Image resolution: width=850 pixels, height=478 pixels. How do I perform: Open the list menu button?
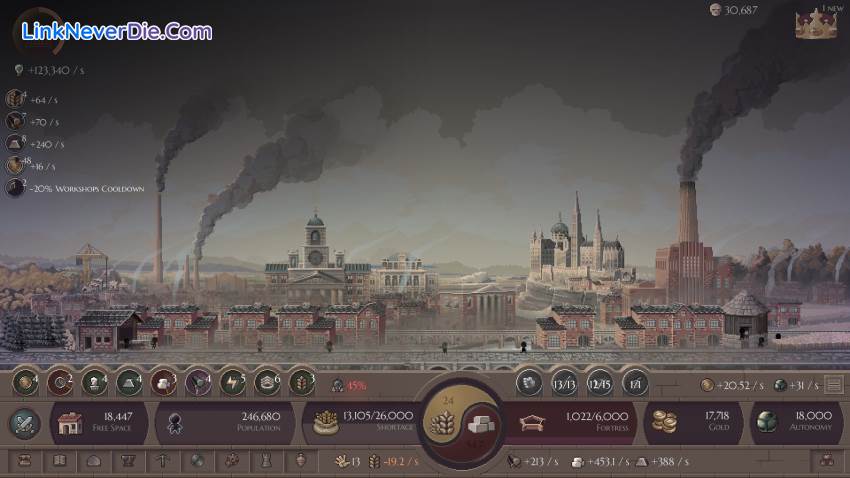[x=833, y=384]
